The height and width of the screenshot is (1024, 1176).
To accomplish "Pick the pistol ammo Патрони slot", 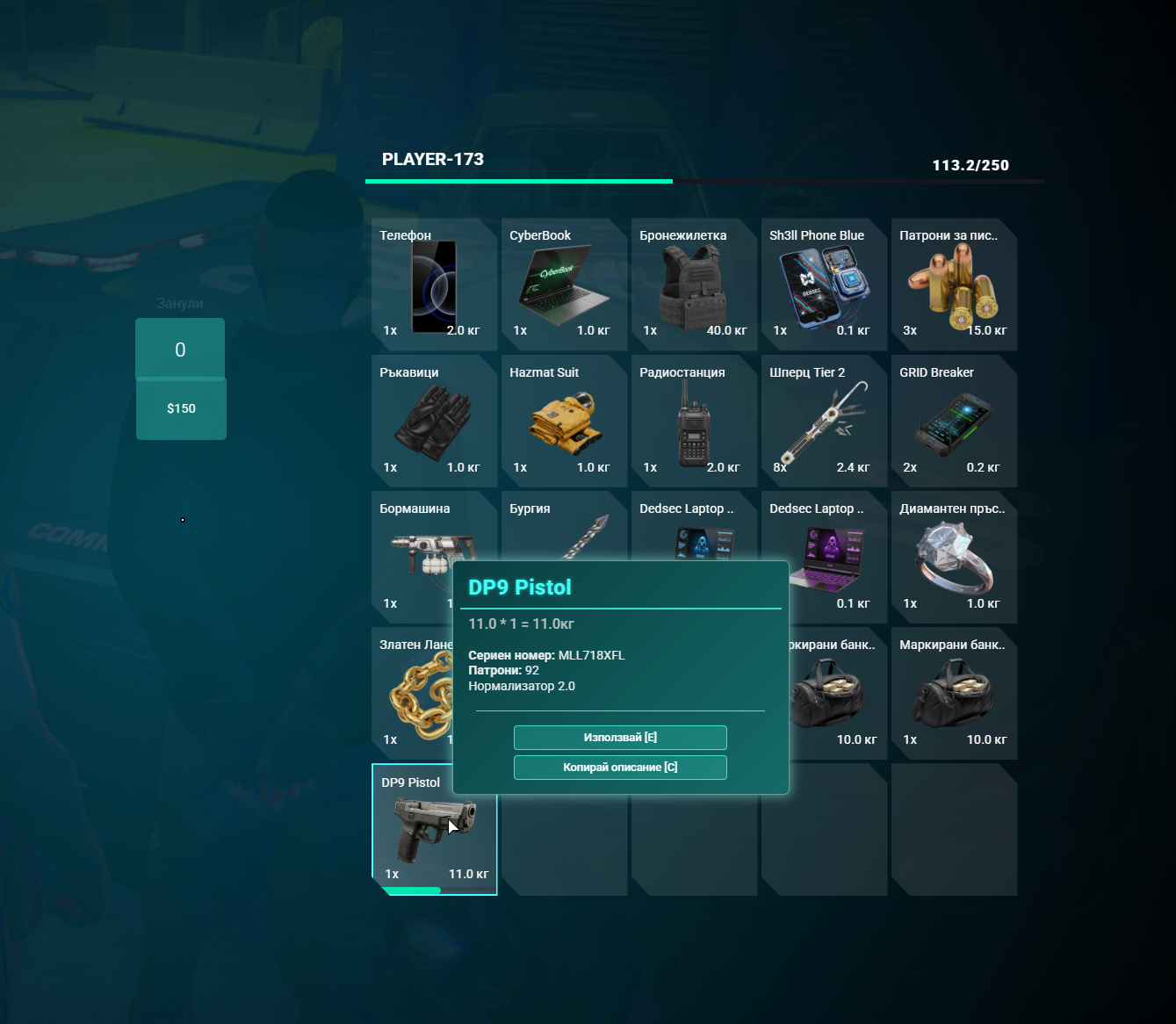I will [x=954, y=285].
